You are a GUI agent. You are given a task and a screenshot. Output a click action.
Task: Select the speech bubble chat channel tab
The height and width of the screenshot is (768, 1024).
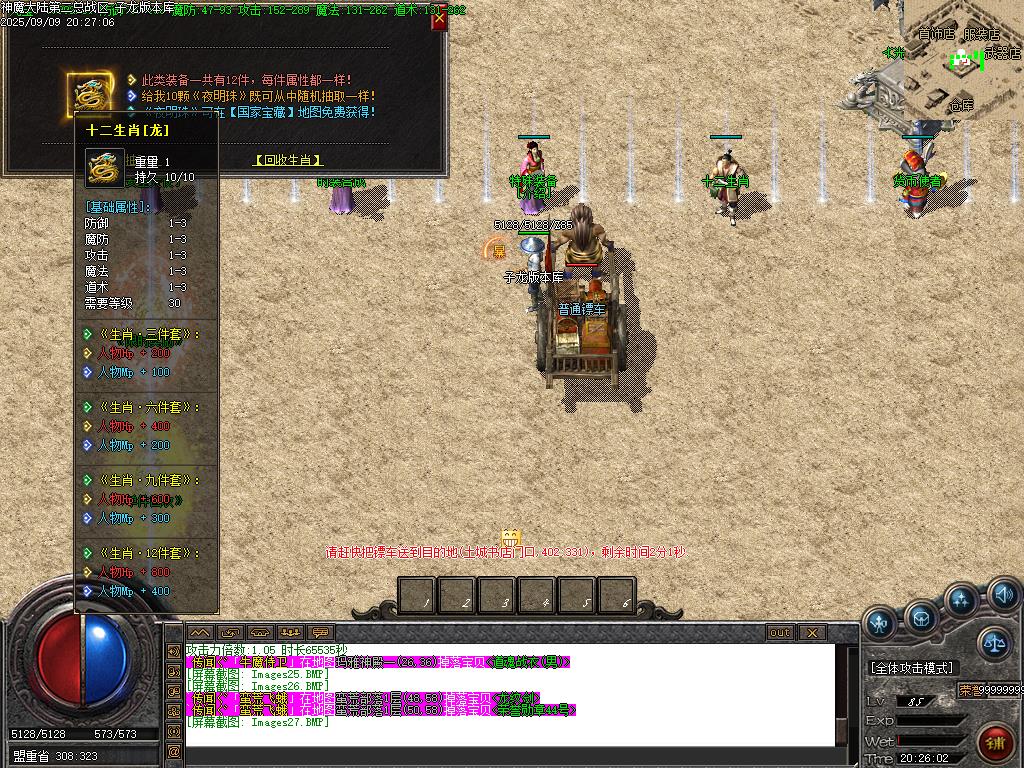tap(320, 632)
